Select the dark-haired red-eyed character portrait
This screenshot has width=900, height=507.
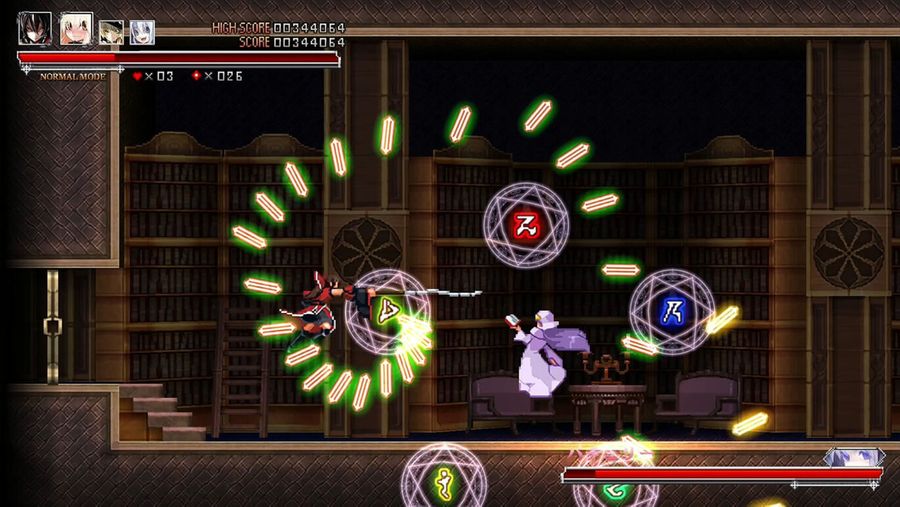click(x=34, y=28)
